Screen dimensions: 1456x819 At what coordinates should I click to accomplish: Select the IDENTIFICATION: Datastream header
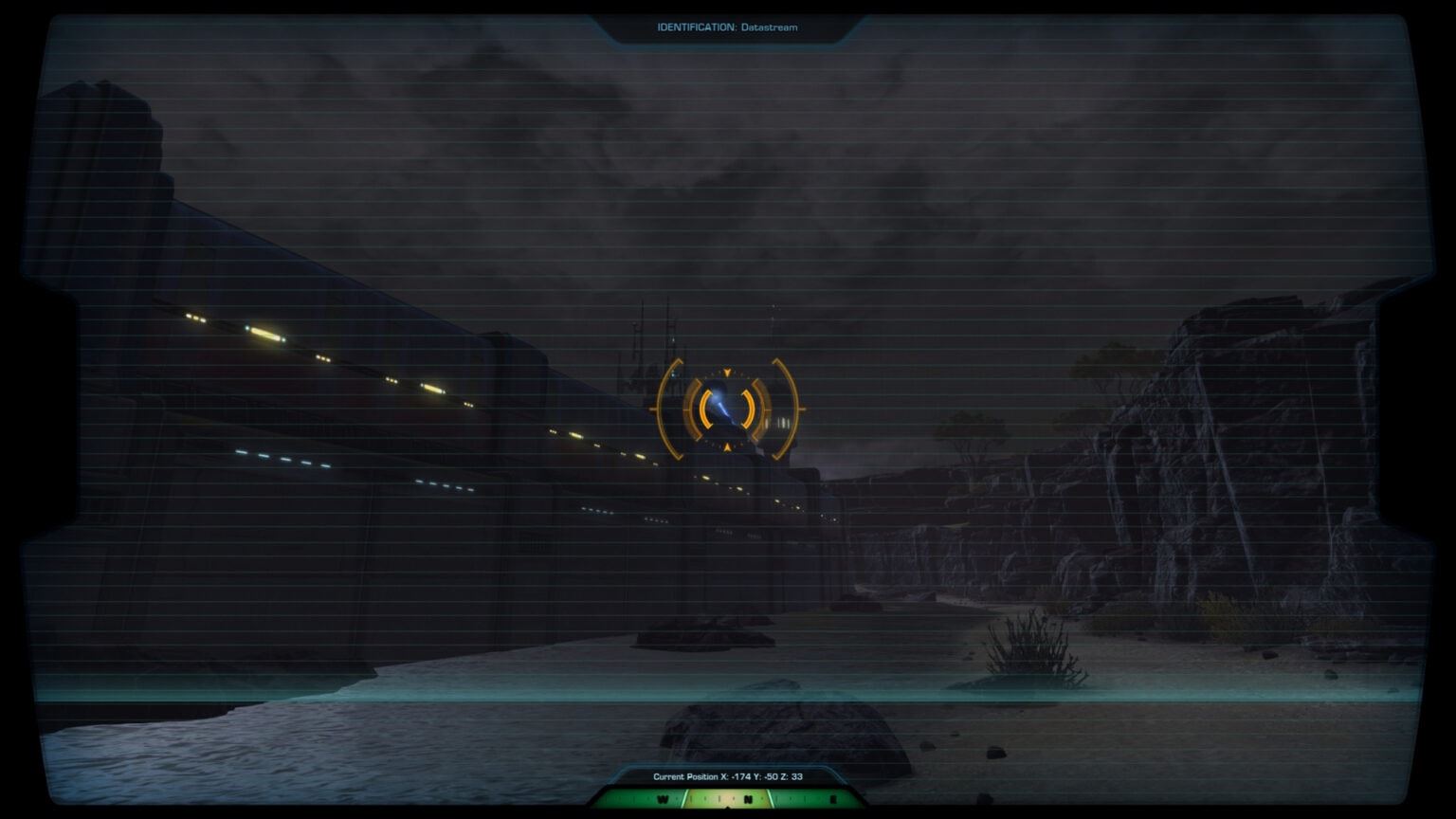[727, 27]
